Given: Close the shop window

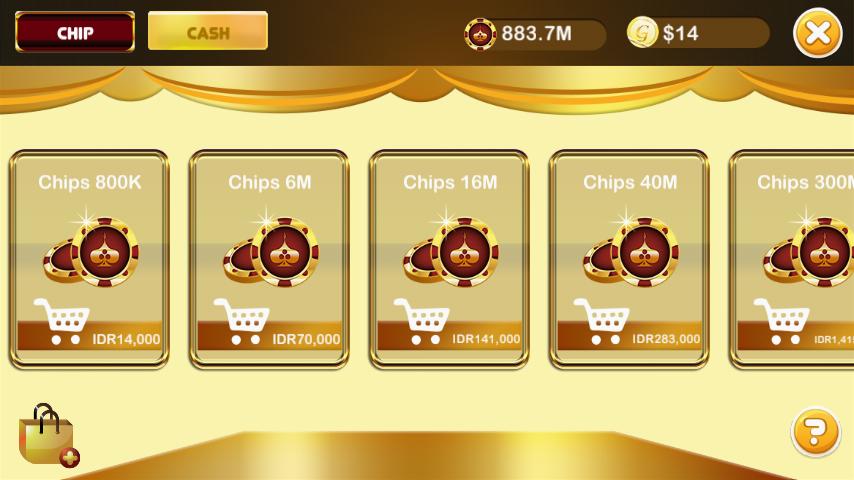Looking at the screenshot, I should (x=817, y=33).
